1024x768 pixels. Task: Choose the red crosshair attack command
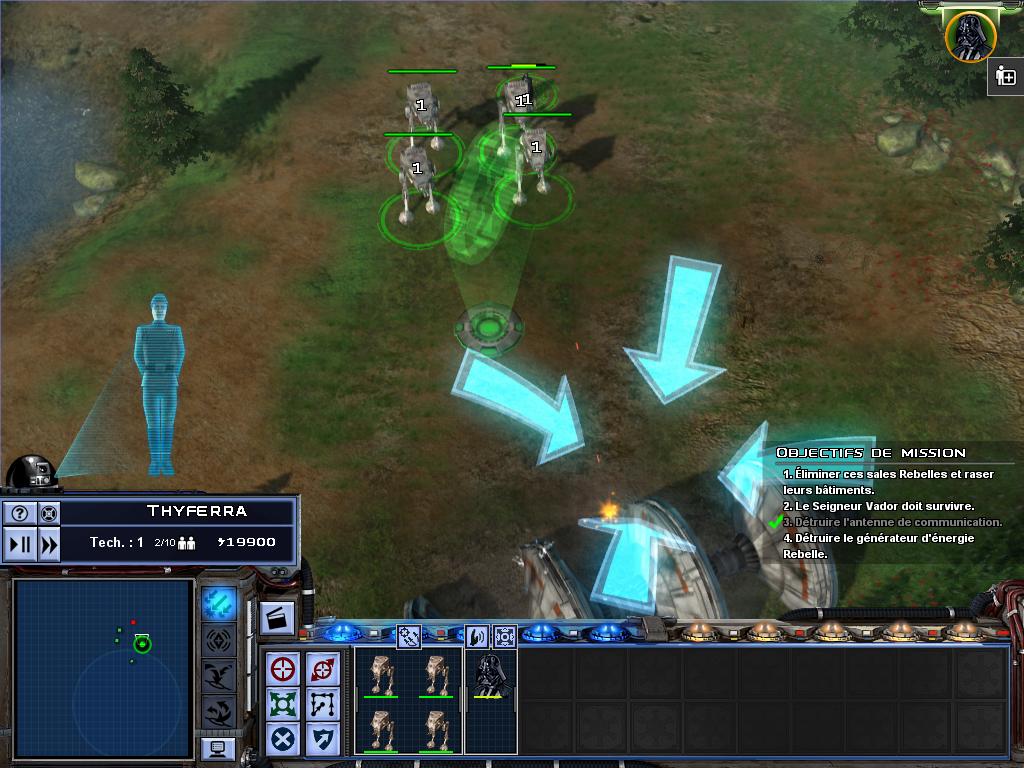(284, 669)
